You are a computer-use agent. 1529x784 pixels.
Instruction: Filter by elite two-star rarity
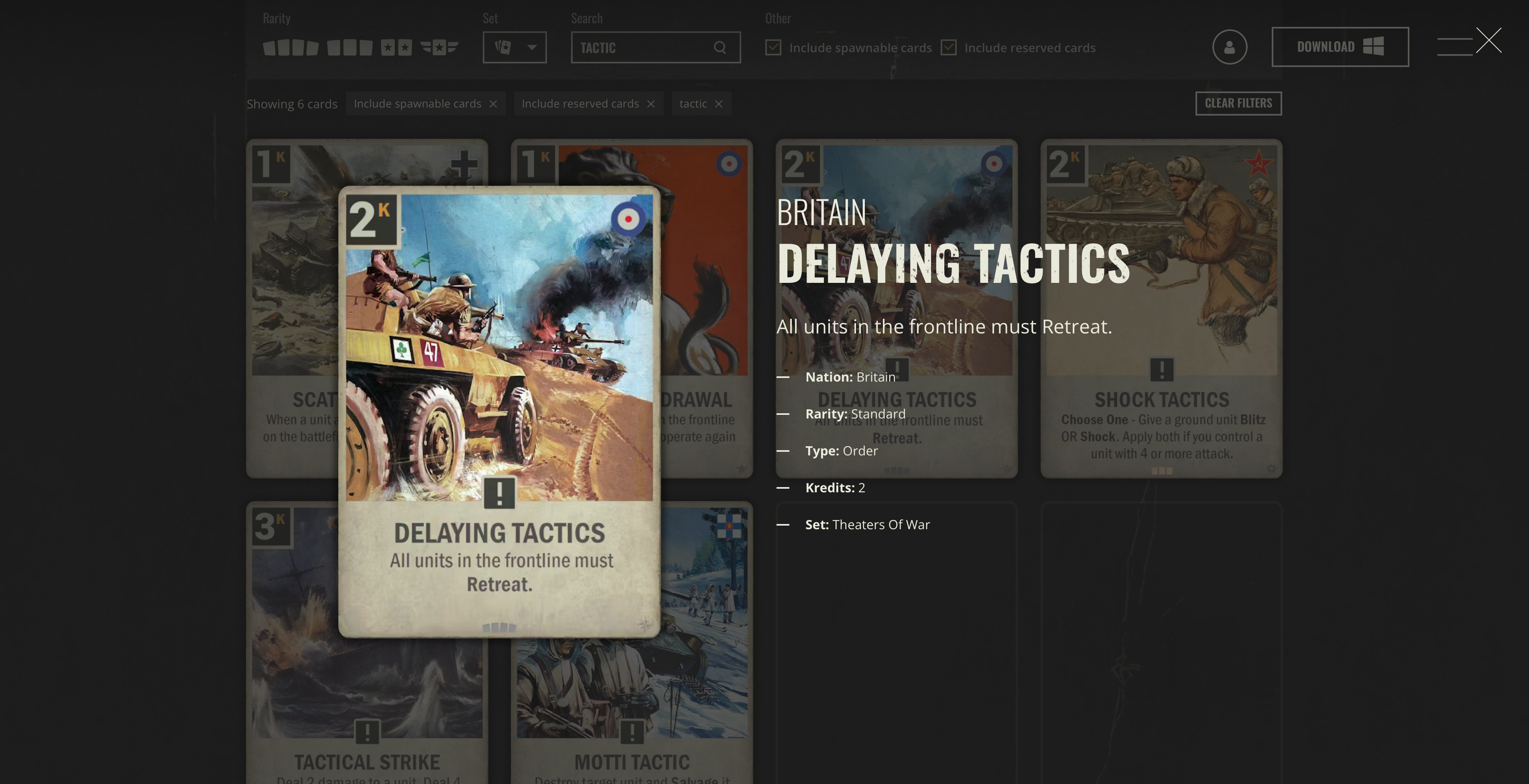396,47
